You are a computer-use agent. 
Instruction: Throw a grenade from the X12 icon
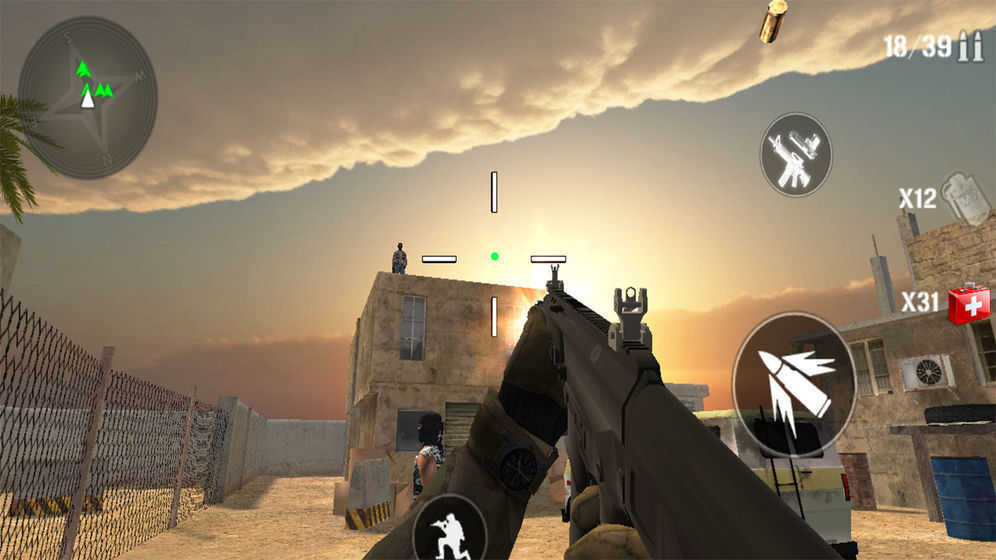click(965, 198)
